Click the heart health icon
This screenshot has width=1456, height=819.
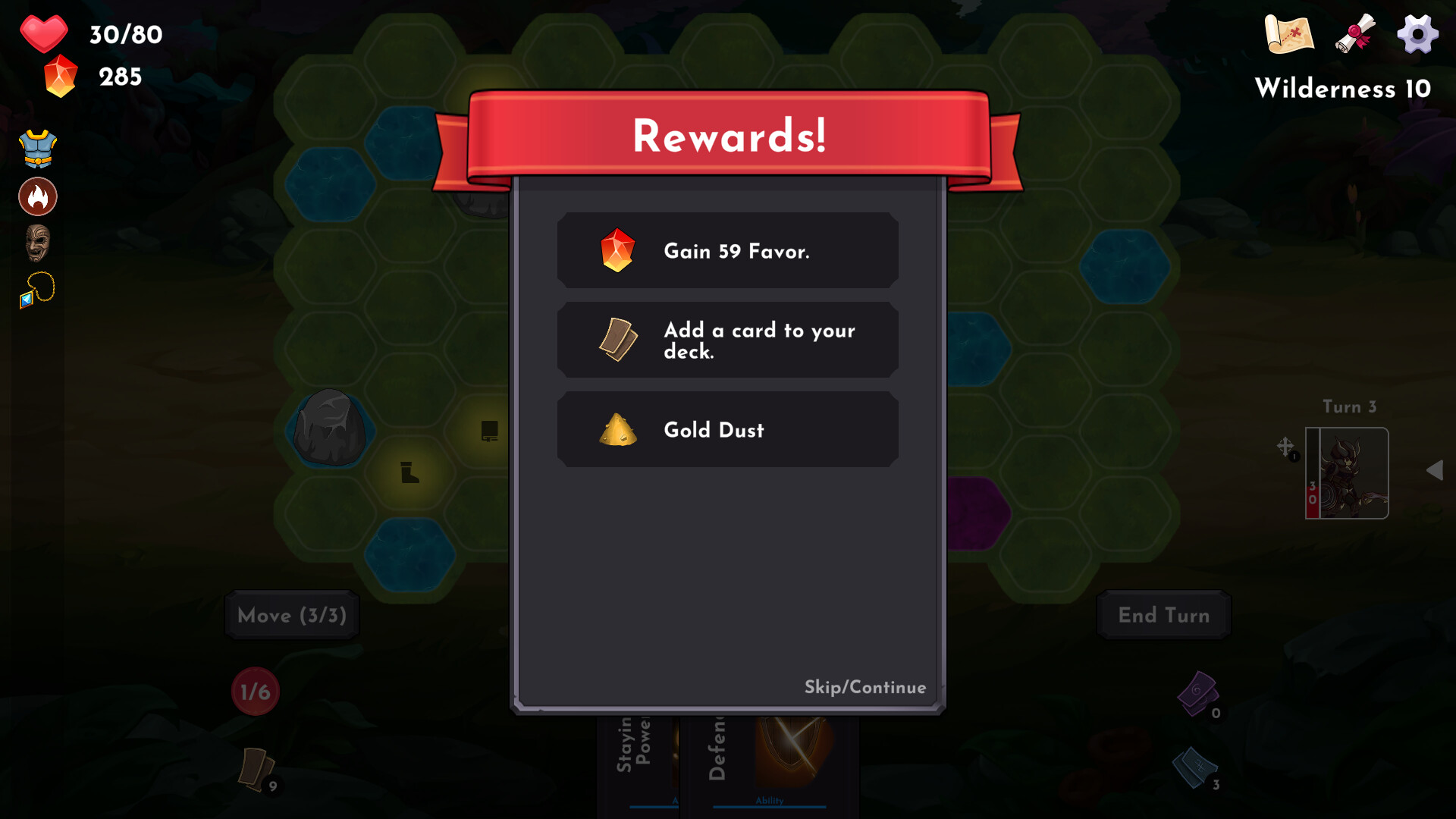43,33
